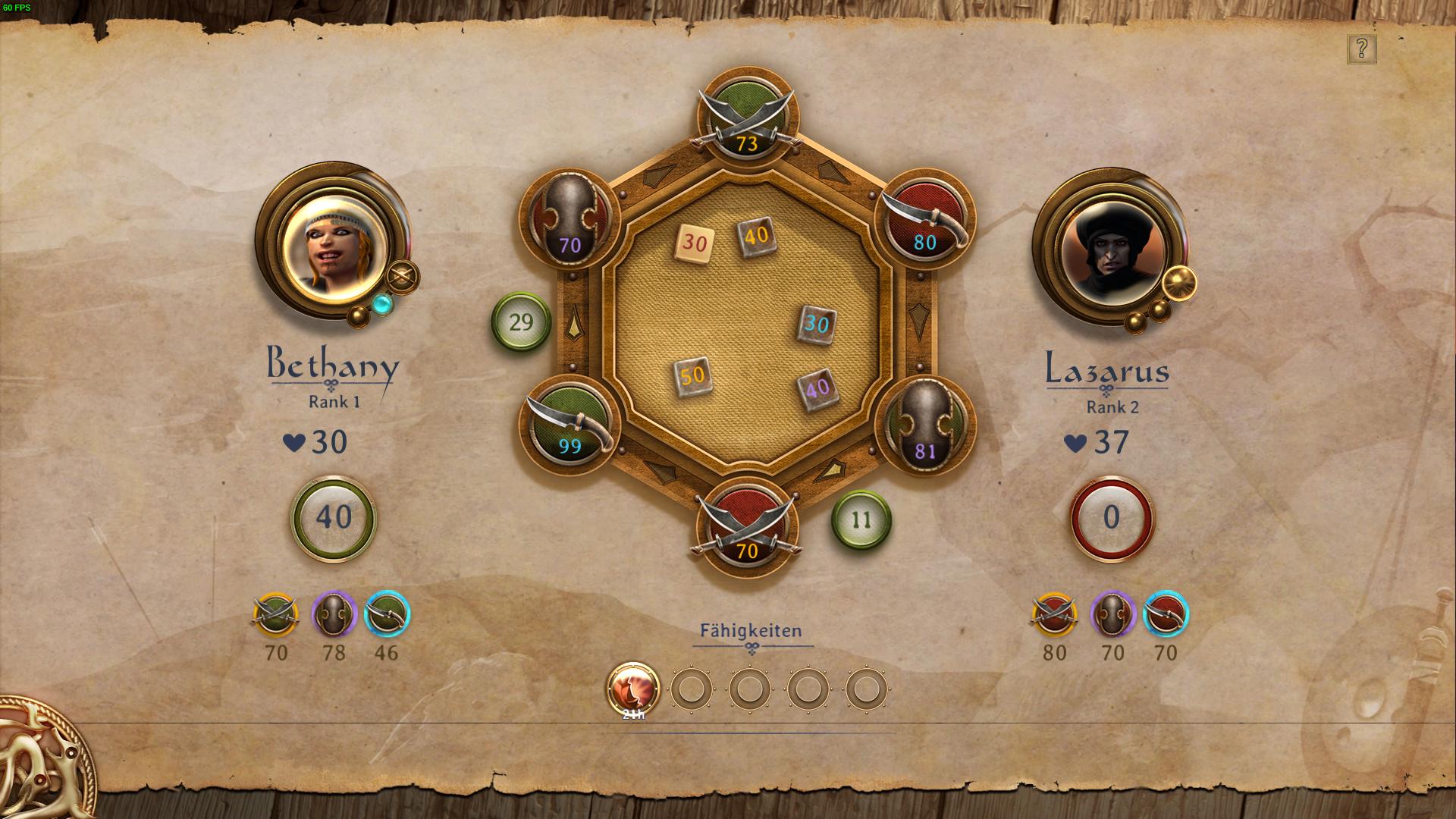This screenshot has width=1456, height=819.
Task: Select the green crossed swords attack node showing 73
Action: (746, 118)
